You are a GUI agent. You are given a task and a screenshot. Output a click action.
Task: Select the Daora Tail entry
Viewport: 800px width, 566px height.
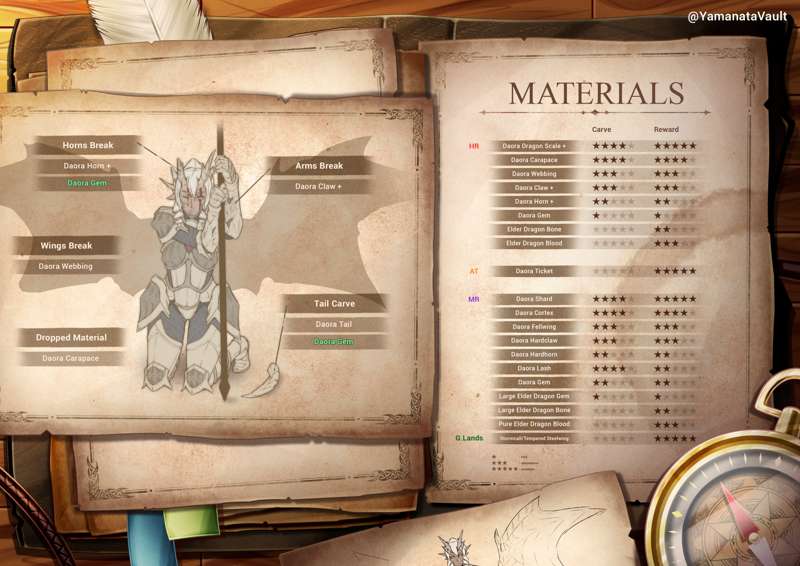(334, 324)
